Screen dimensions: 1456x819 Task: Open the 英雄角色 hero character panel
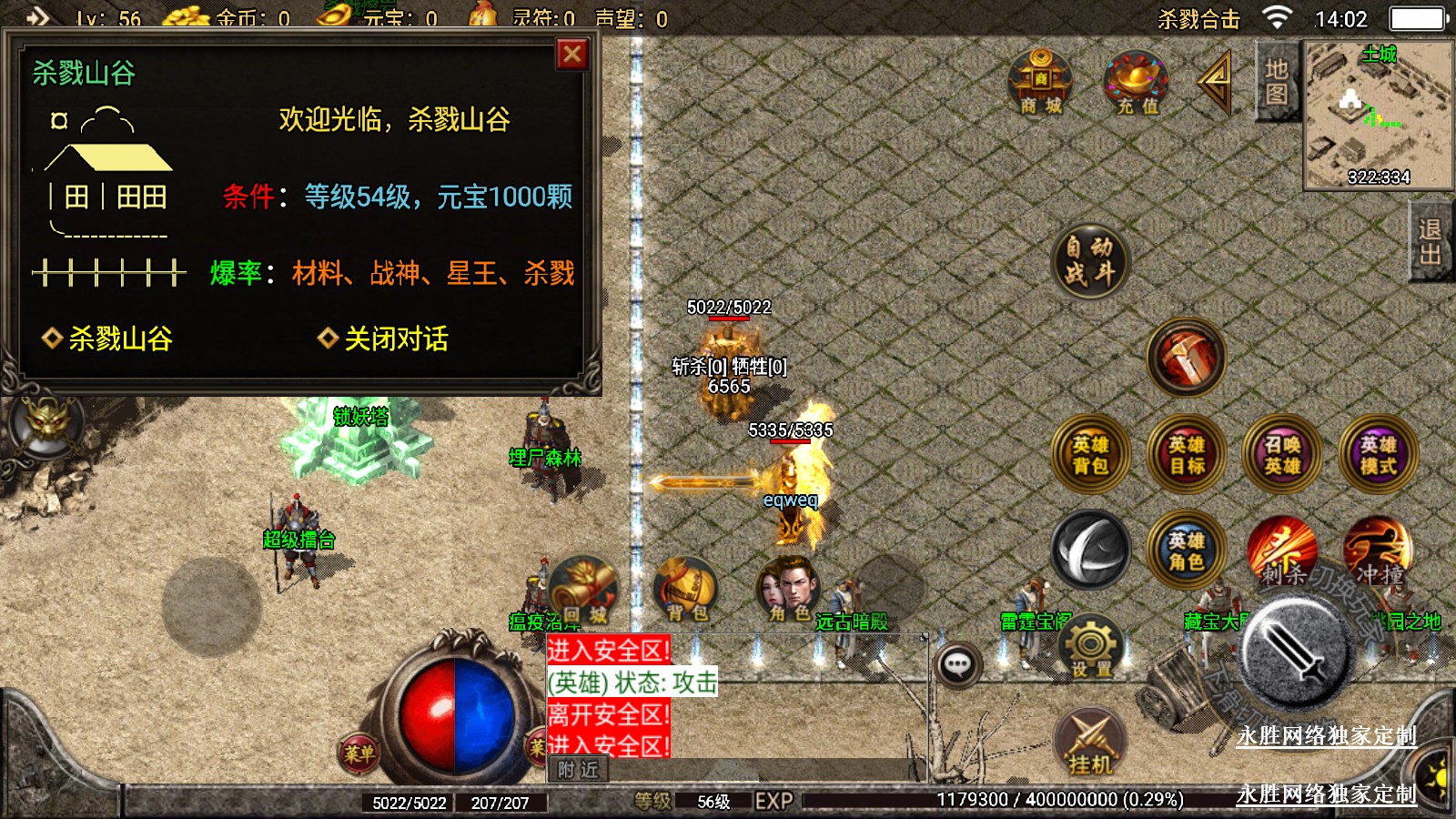pos(1186,551)
